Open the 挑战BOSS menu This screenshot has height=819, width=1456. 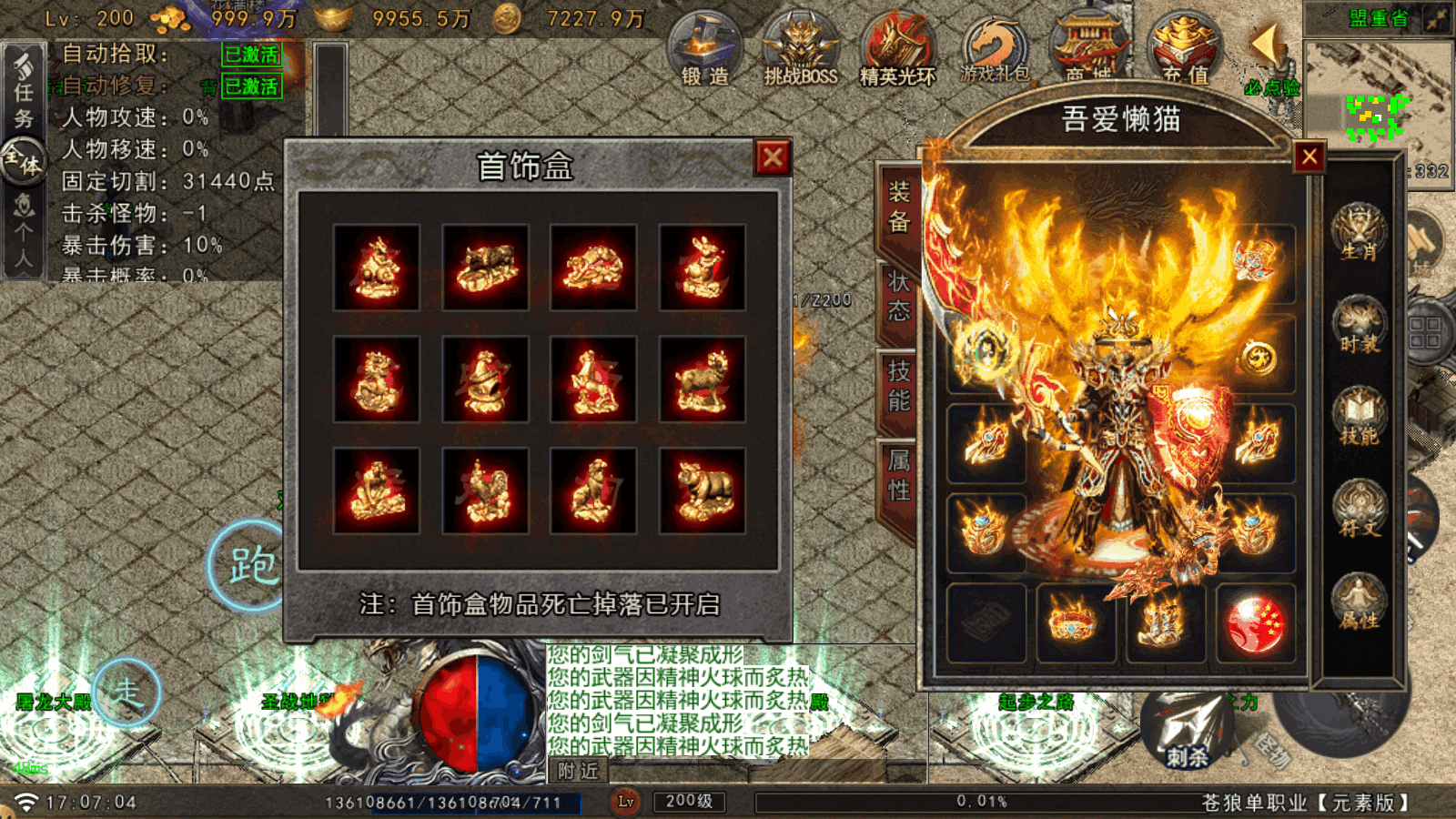[x=801, y=49]
